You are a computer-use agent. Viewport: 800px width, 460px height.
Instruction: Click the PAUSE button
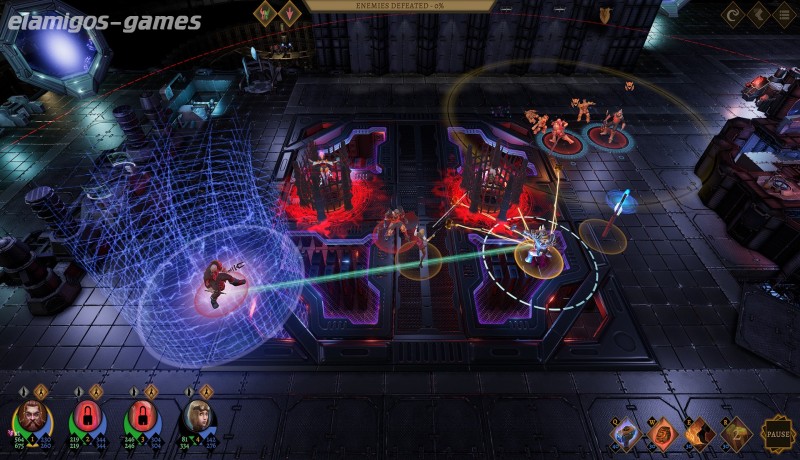(777, 434)
